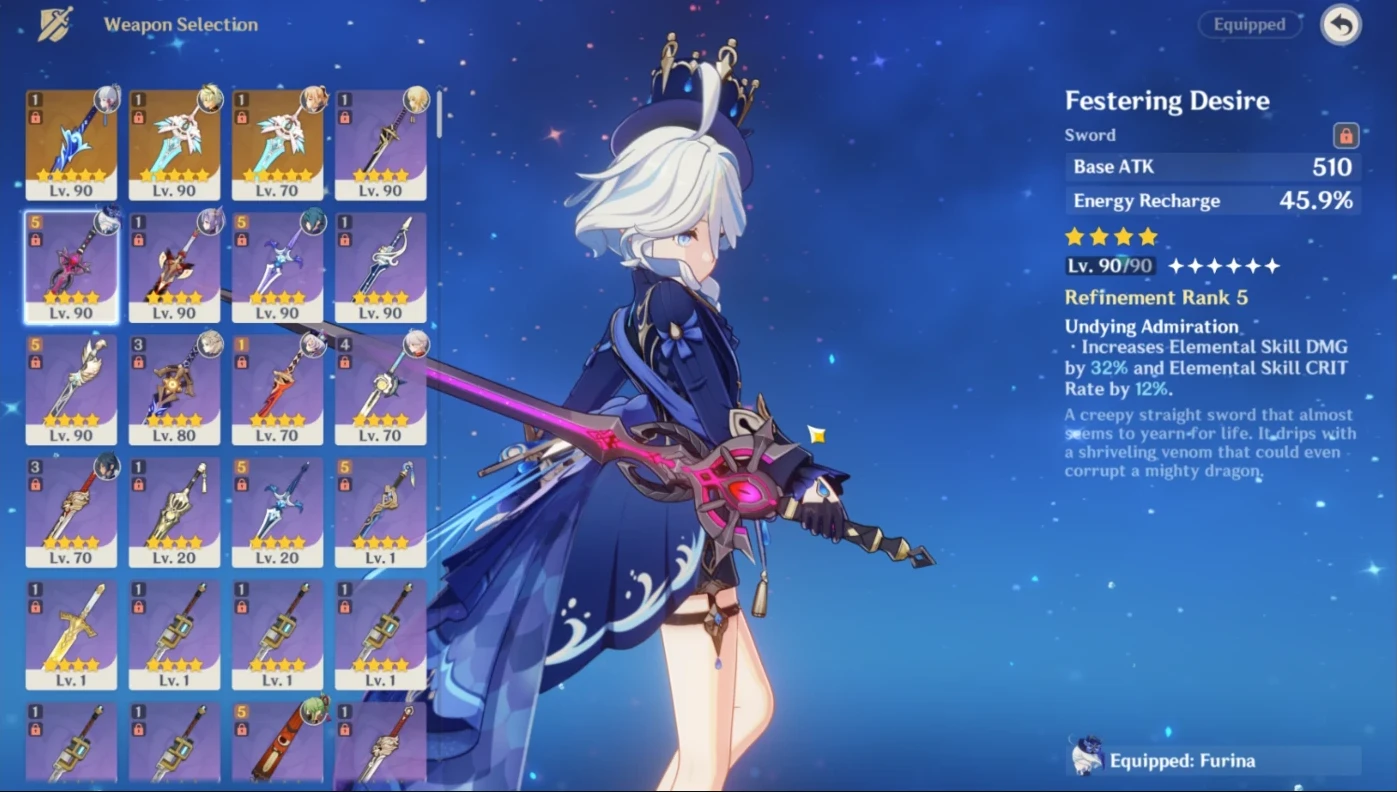Click the greyed-out Equipped button
The height and width of the screenshot is (792, 1397).
1250,25
